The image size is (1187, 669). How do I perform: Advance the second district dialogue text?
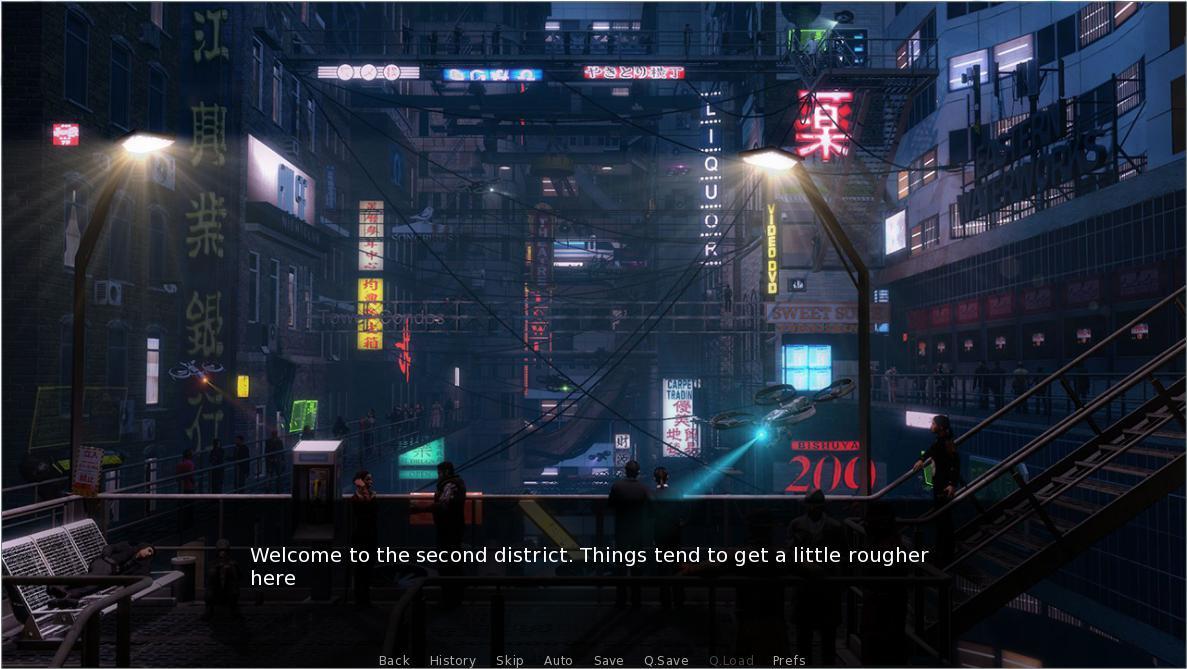pyautogui.click(x=589, y=566)
